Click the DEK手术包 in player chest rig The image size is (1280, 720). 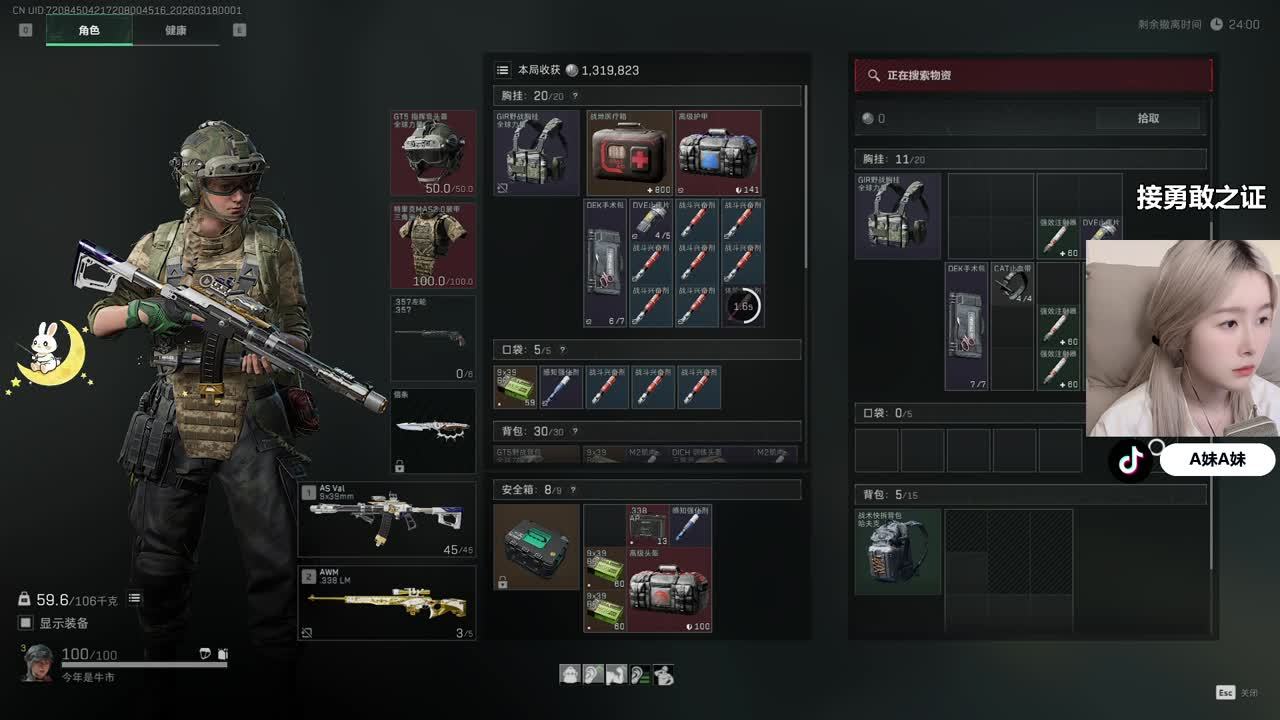[x=606, y=263]
